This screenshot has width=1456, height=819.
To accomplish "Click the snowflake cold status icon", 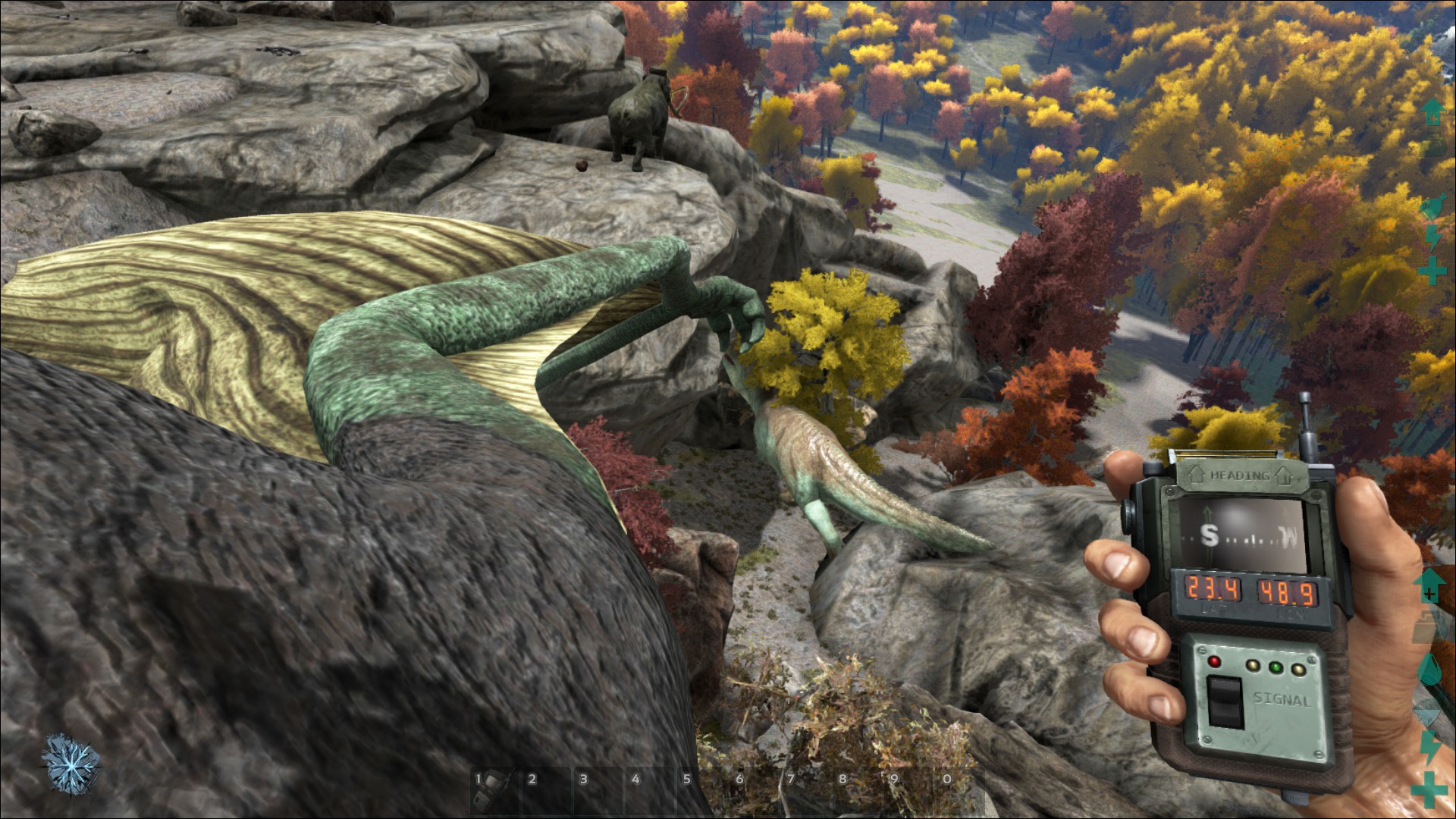I will 71,762.
